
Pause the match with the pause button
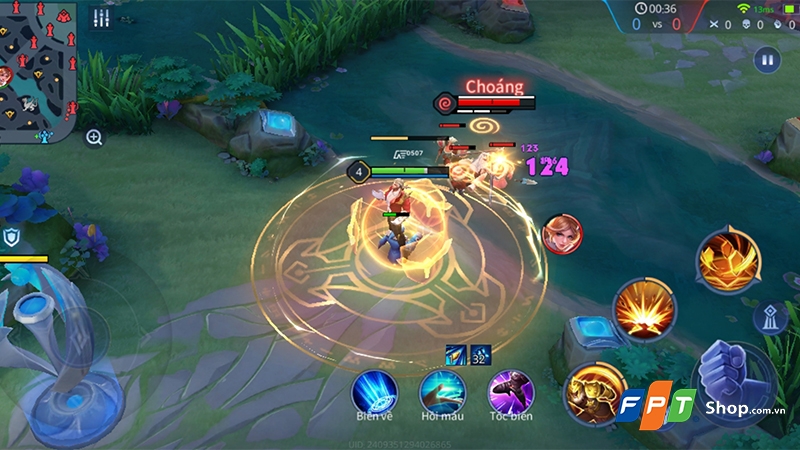tap(767, 59)
